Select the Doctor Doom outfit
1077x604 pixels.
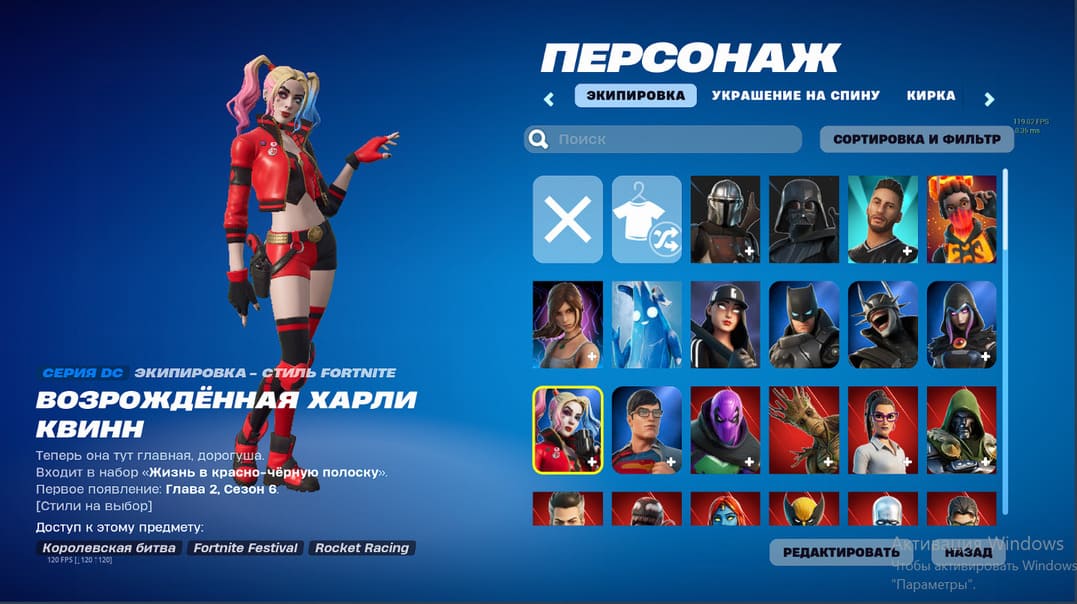pos(962,429)
